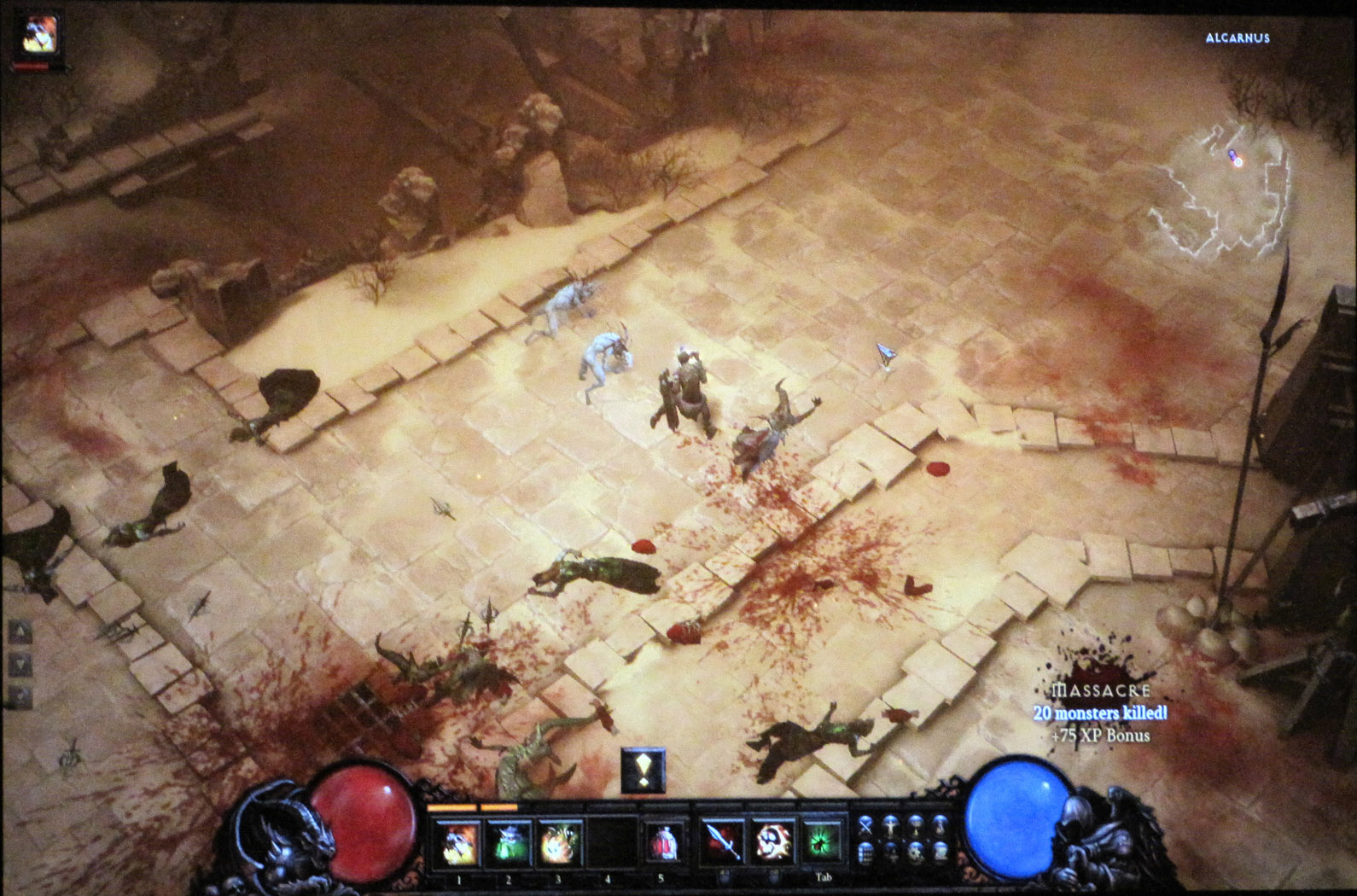This screenshot has width=1357, height=896.
Task: Open the crossed swords menu button
Action: 865,824
